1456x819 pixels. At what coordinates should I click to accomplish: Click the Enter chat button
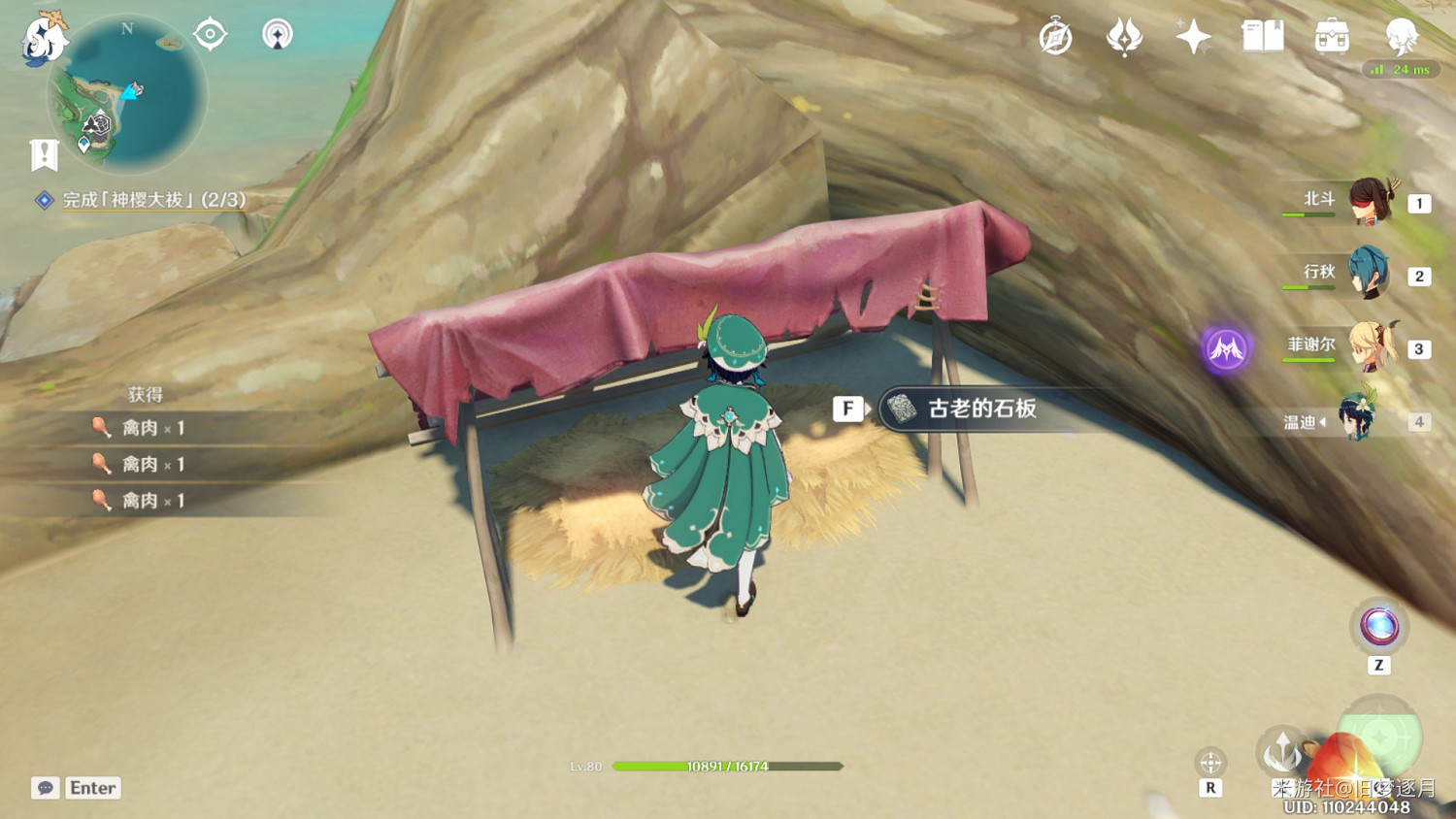pos(92,788)
